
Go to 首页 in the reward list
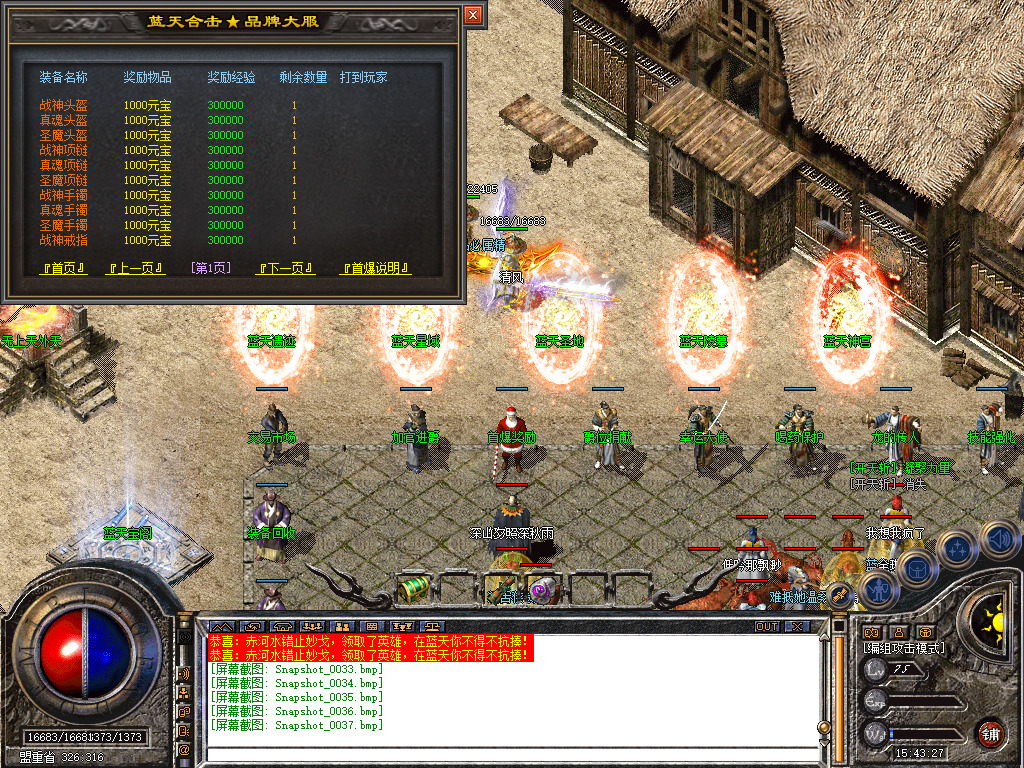64,268
